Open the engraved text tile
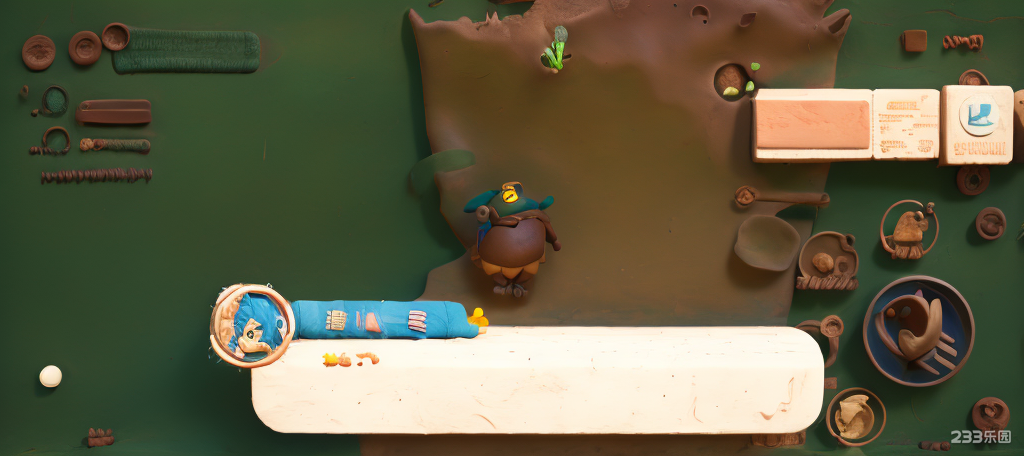Screen dimensions: 1024x456 pyautogui.click(x=906, y=124)
